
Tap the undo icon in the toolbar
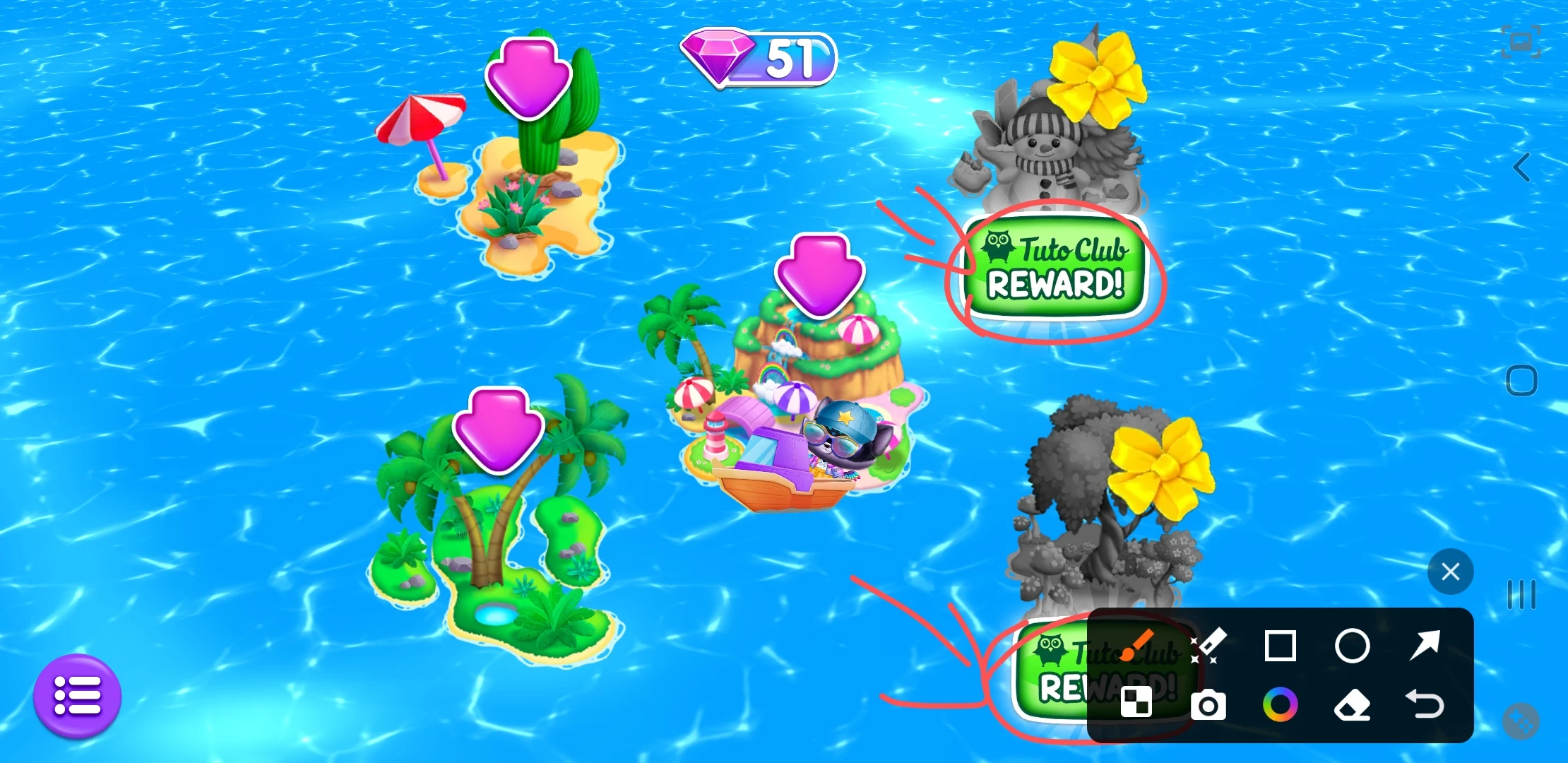(x=1427, y=705)
